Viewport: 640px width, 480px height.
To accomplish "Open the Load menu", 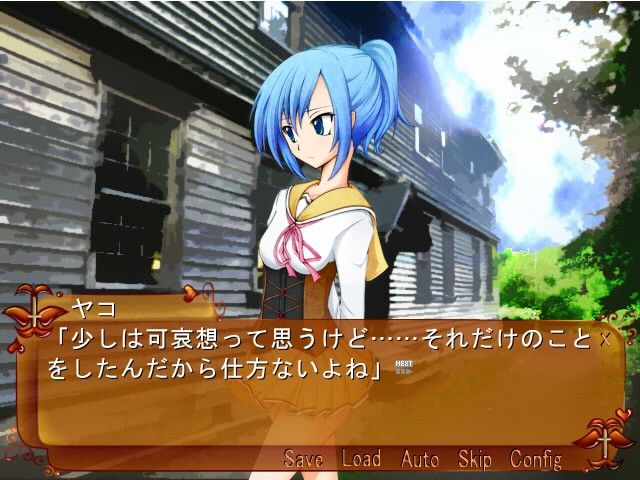I will 361,459.
